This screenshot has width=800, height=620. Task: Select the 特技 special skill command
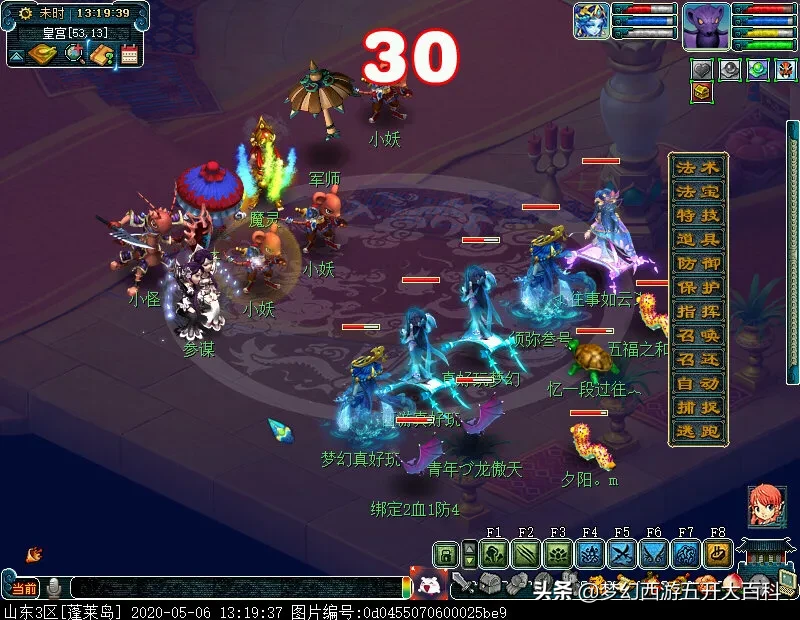point(697,215)
